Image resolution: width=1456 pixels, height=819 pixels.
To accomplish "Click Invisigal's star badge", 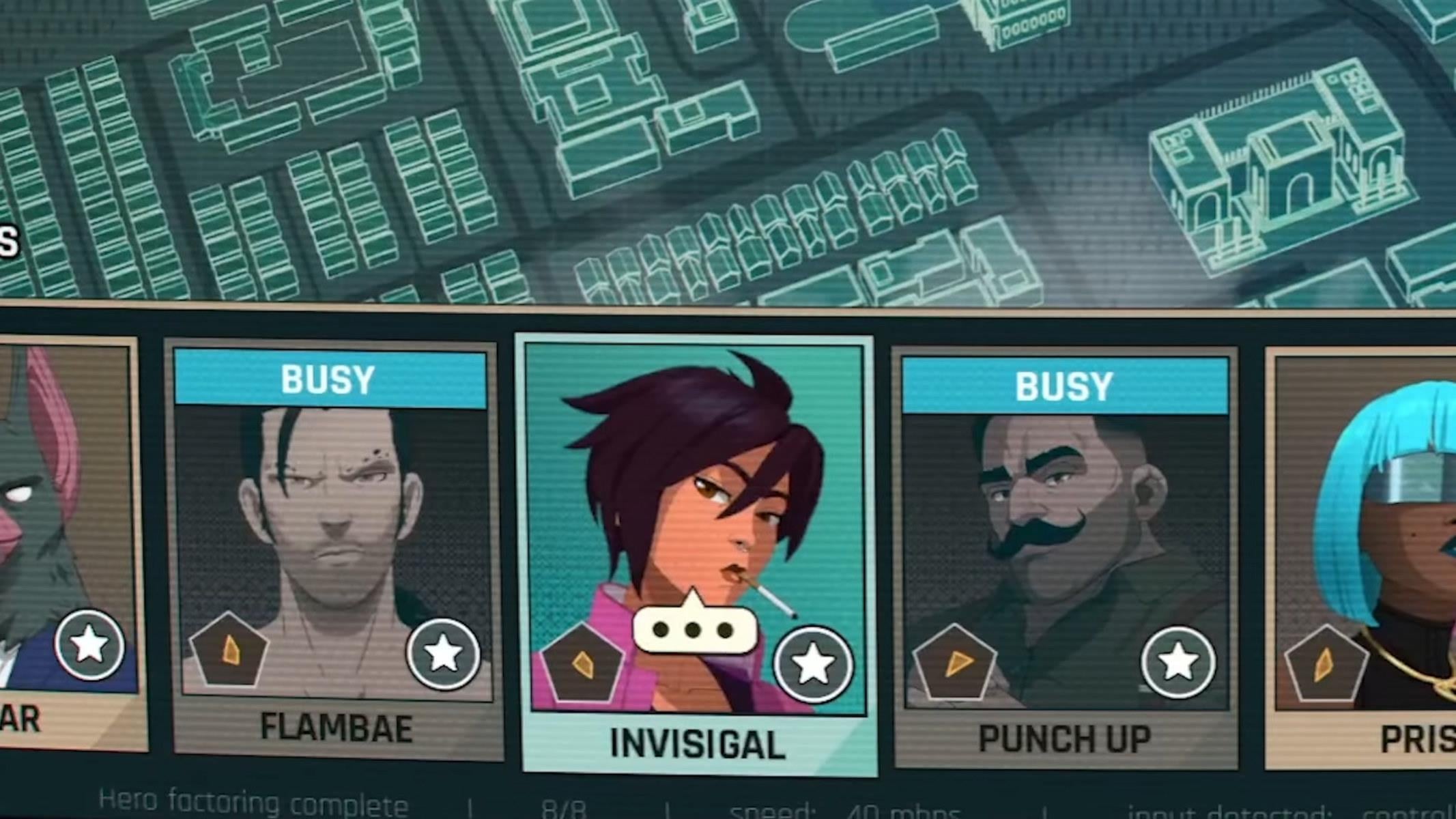I will [x=812, y=664].
